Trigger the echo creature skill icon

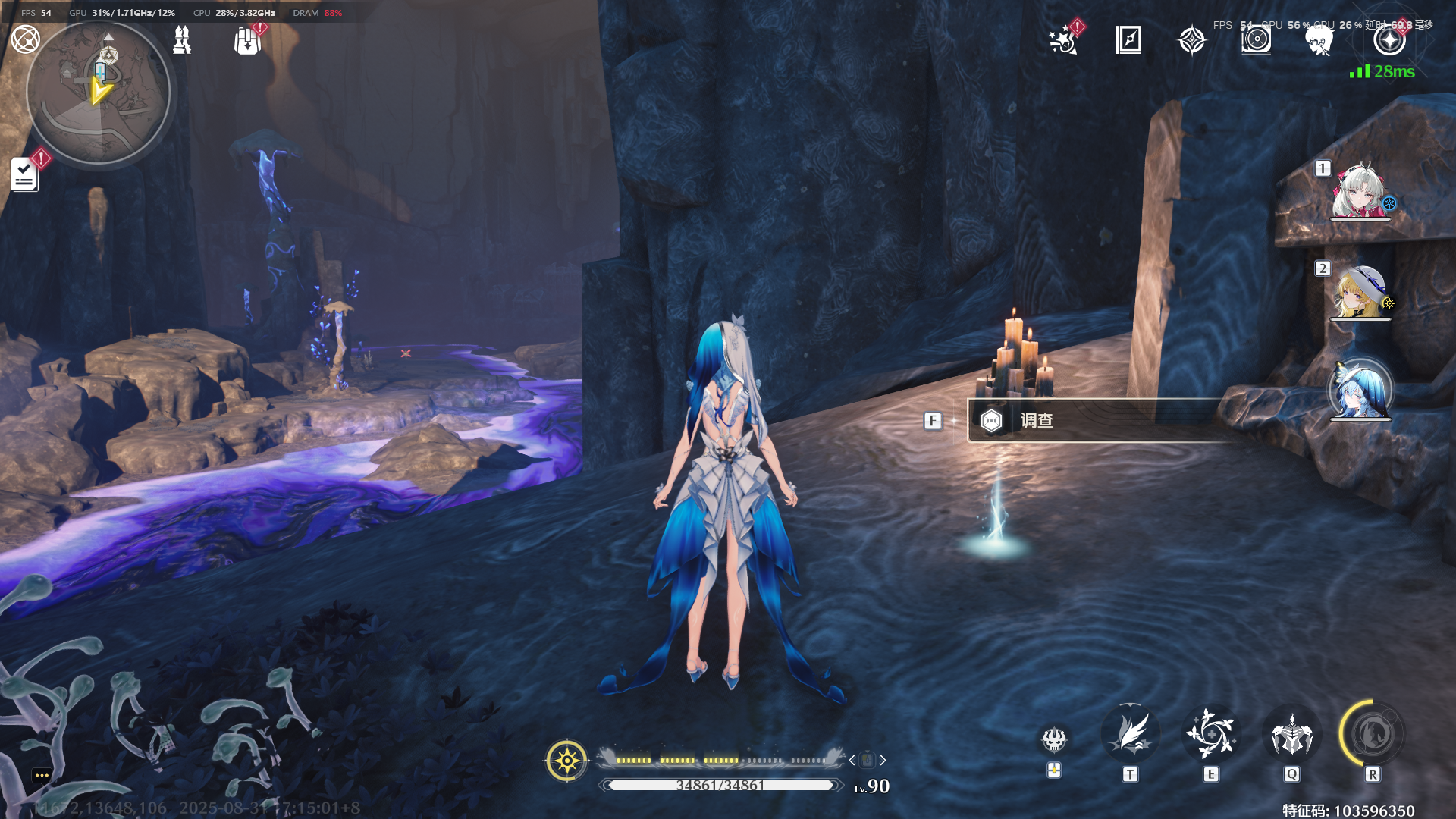[x=1291, y=734]
